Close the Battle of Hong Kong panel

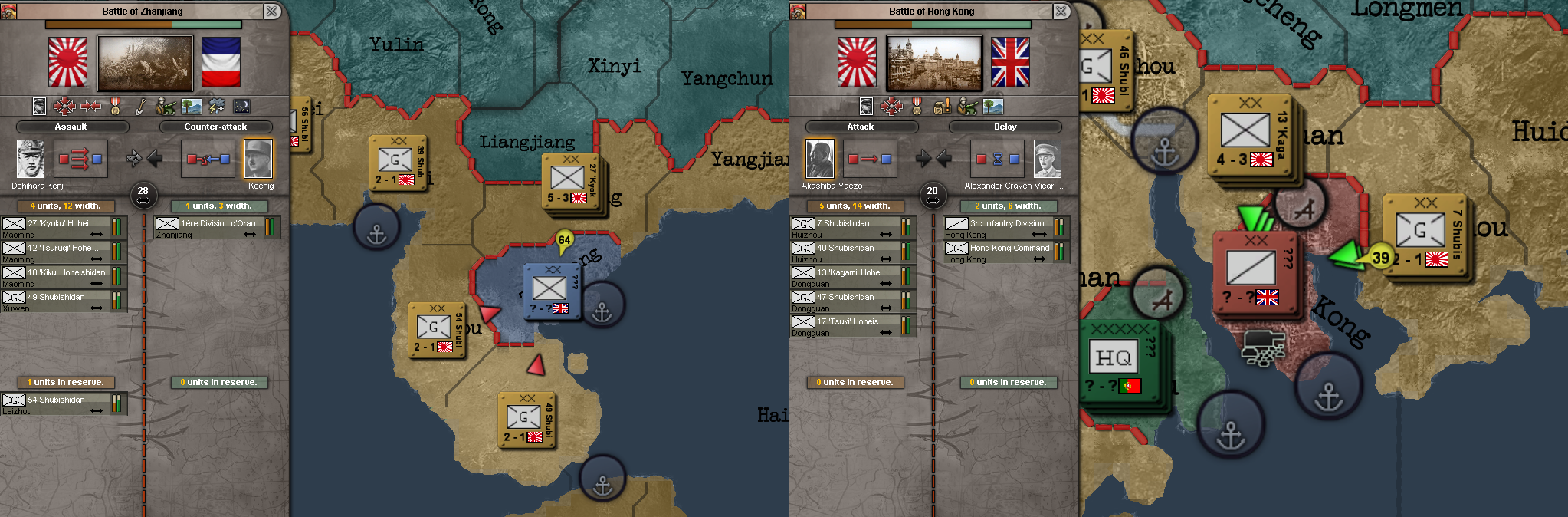pos(1061,11)
